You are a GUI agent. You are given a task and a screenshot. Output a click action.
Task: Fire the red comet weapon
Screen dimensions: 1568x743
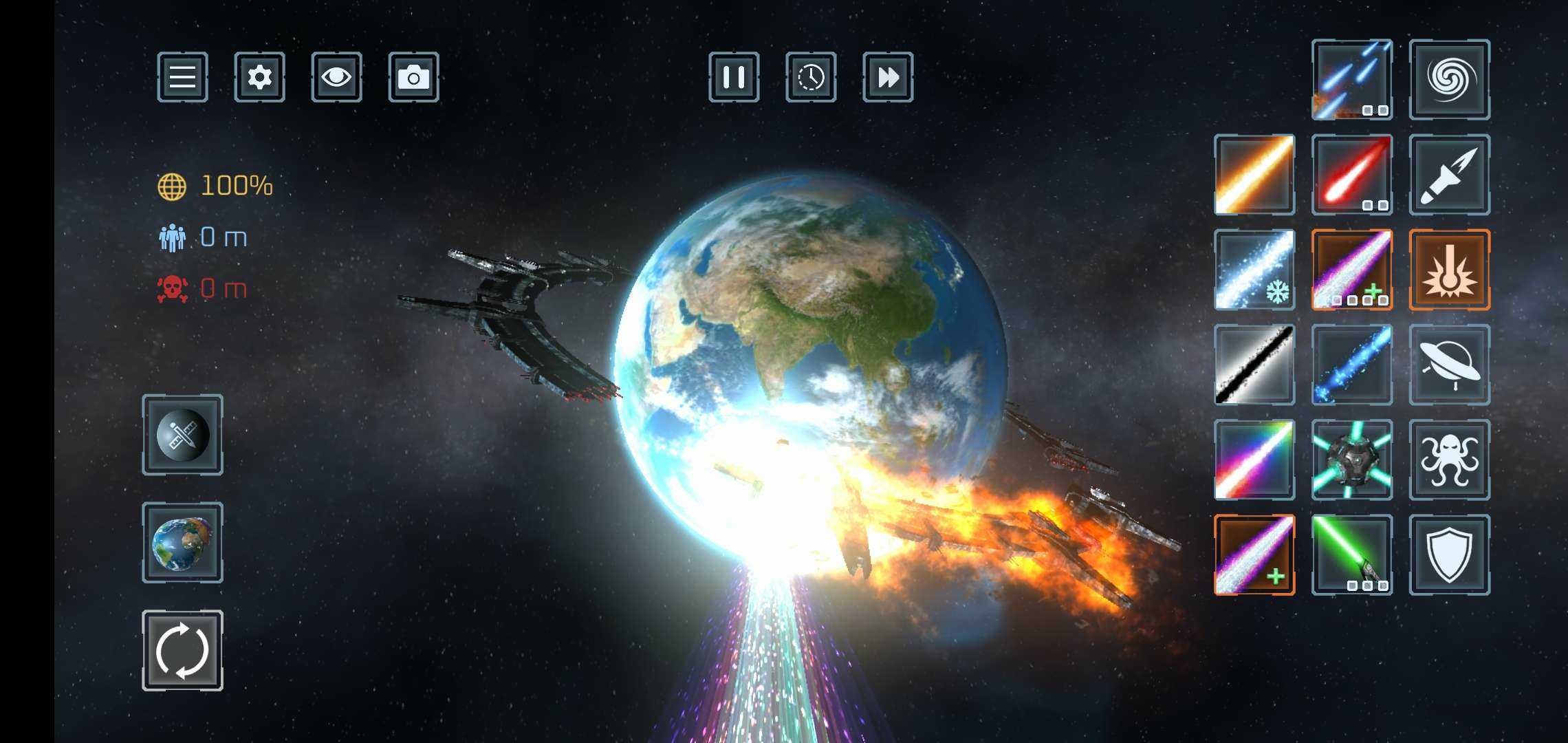tap(1352, 175)
